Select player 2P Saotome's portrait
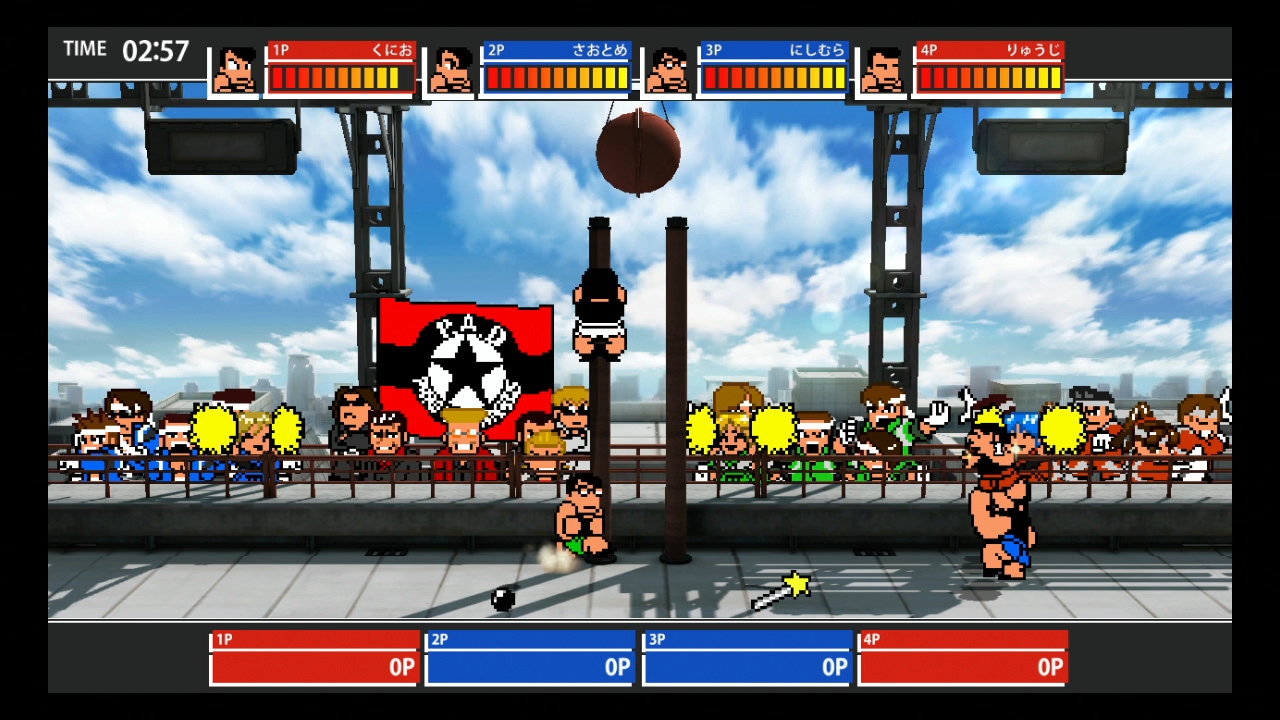1280x720 pixels. (452, 71)
